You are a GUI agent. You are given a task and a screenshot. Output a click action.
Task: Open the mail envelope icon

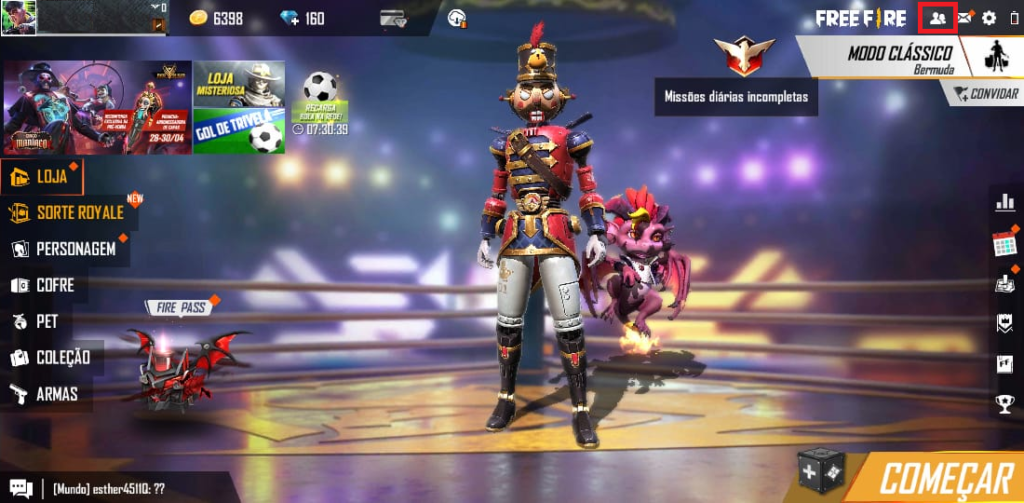click(x=965, y=18)
